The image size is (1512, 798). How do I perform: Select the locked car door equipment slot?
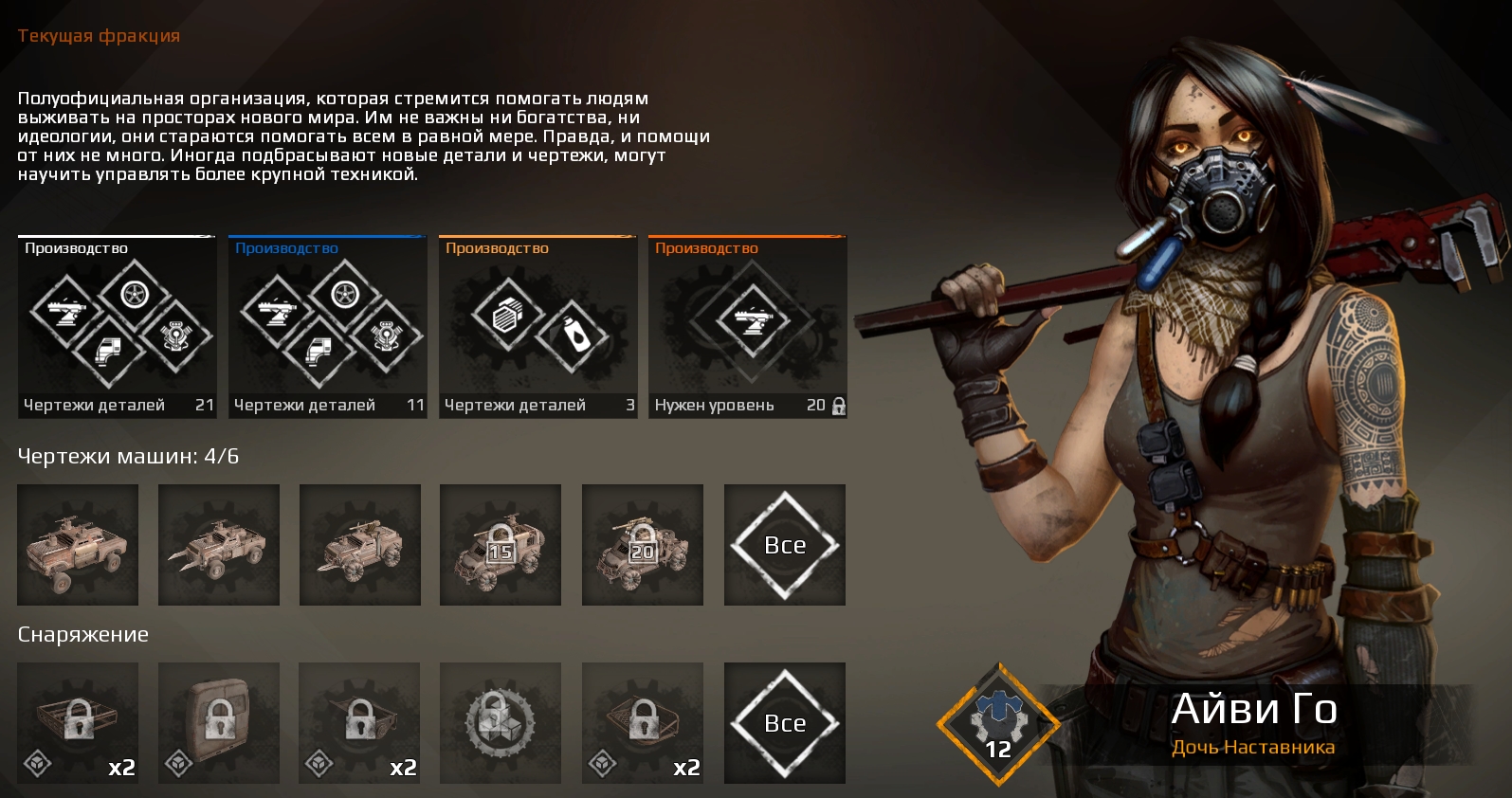tap(219, 723)
